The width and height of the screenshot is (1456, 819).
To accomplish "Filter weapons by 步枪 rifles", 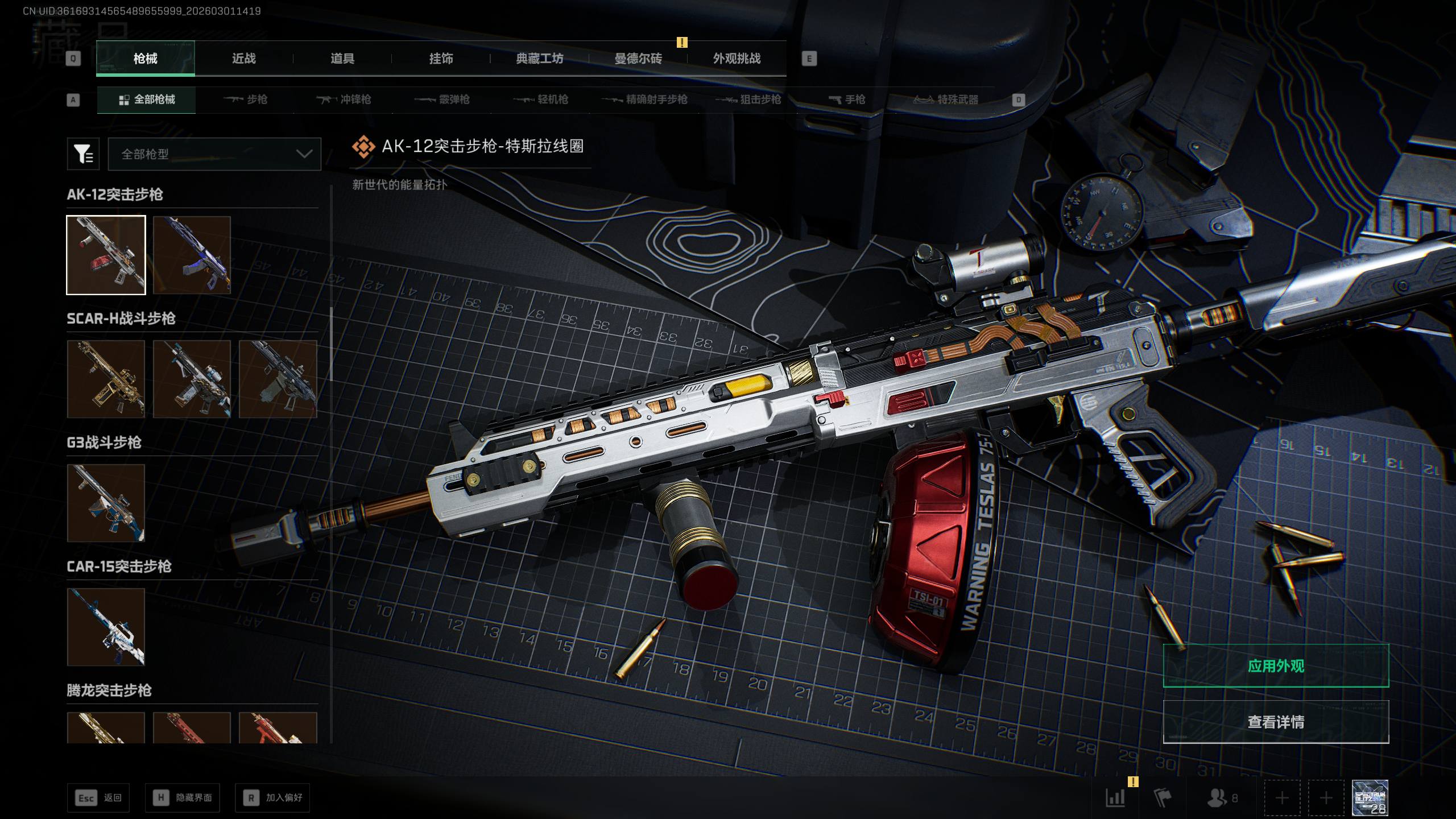I will click(x=246, y=100).
